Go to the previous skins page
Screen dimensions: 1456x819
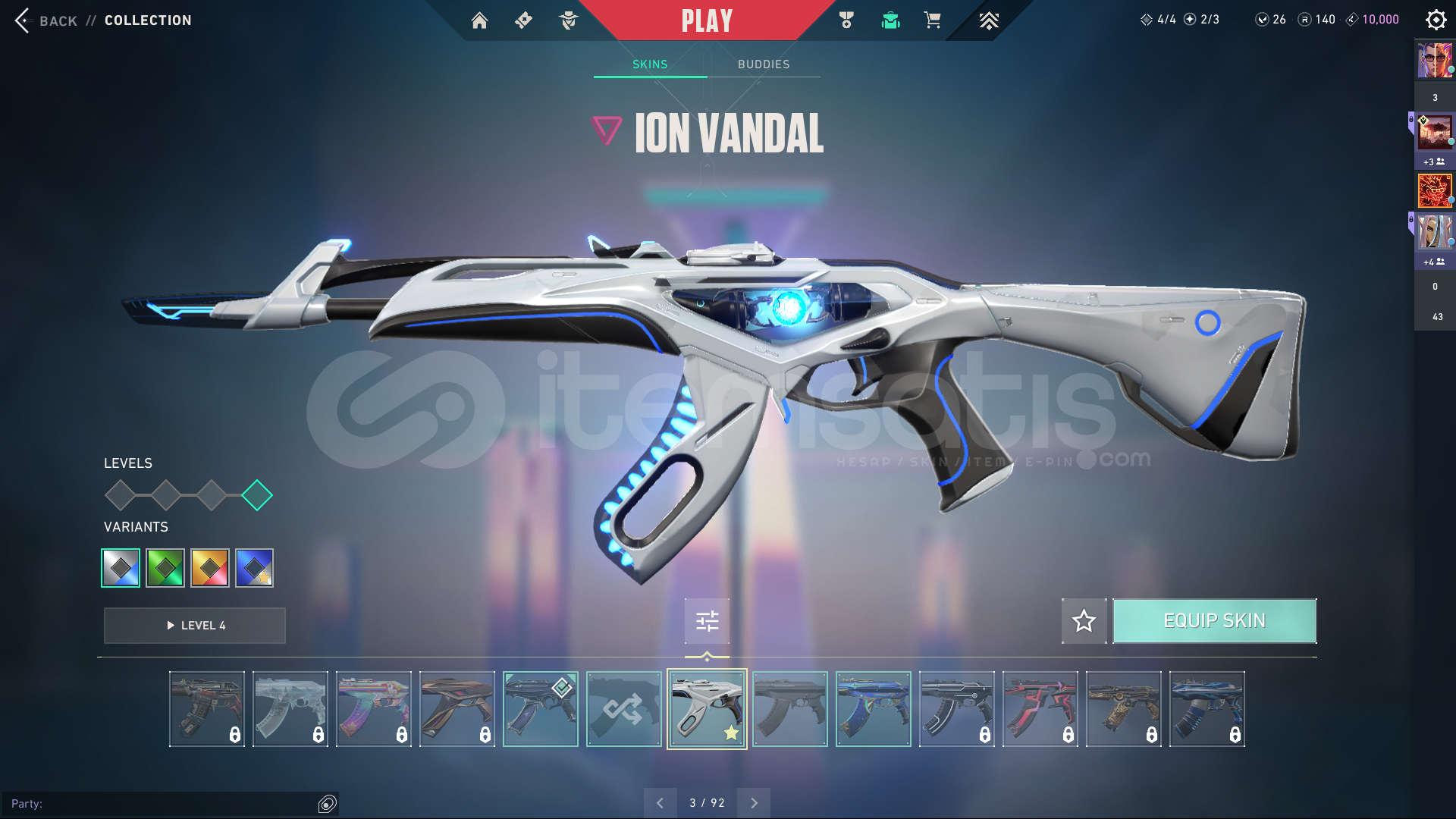(x=660, y=803)
